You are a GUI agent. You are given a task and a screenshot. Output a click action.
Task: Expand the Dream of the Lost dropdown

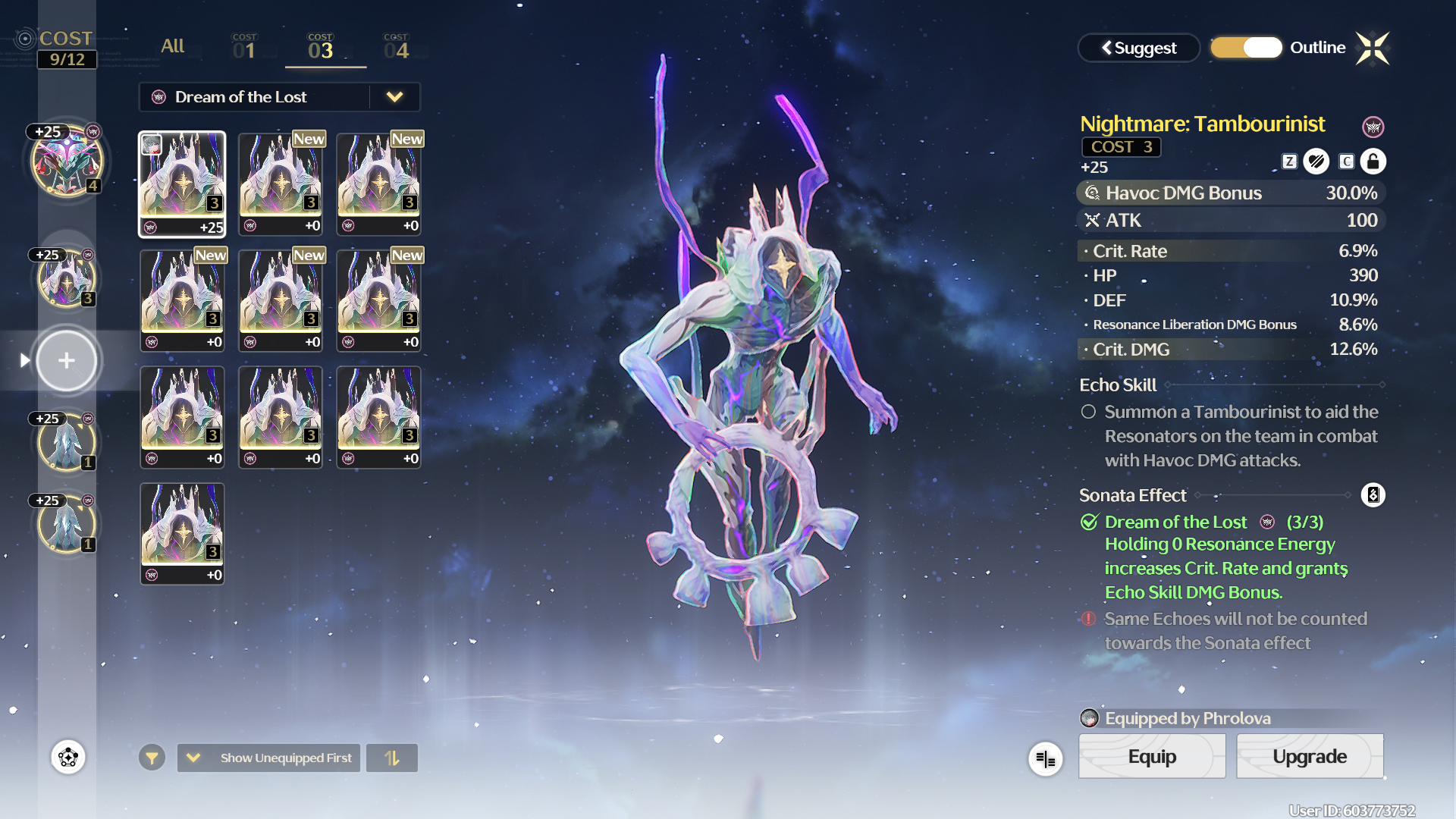[394, 97]
